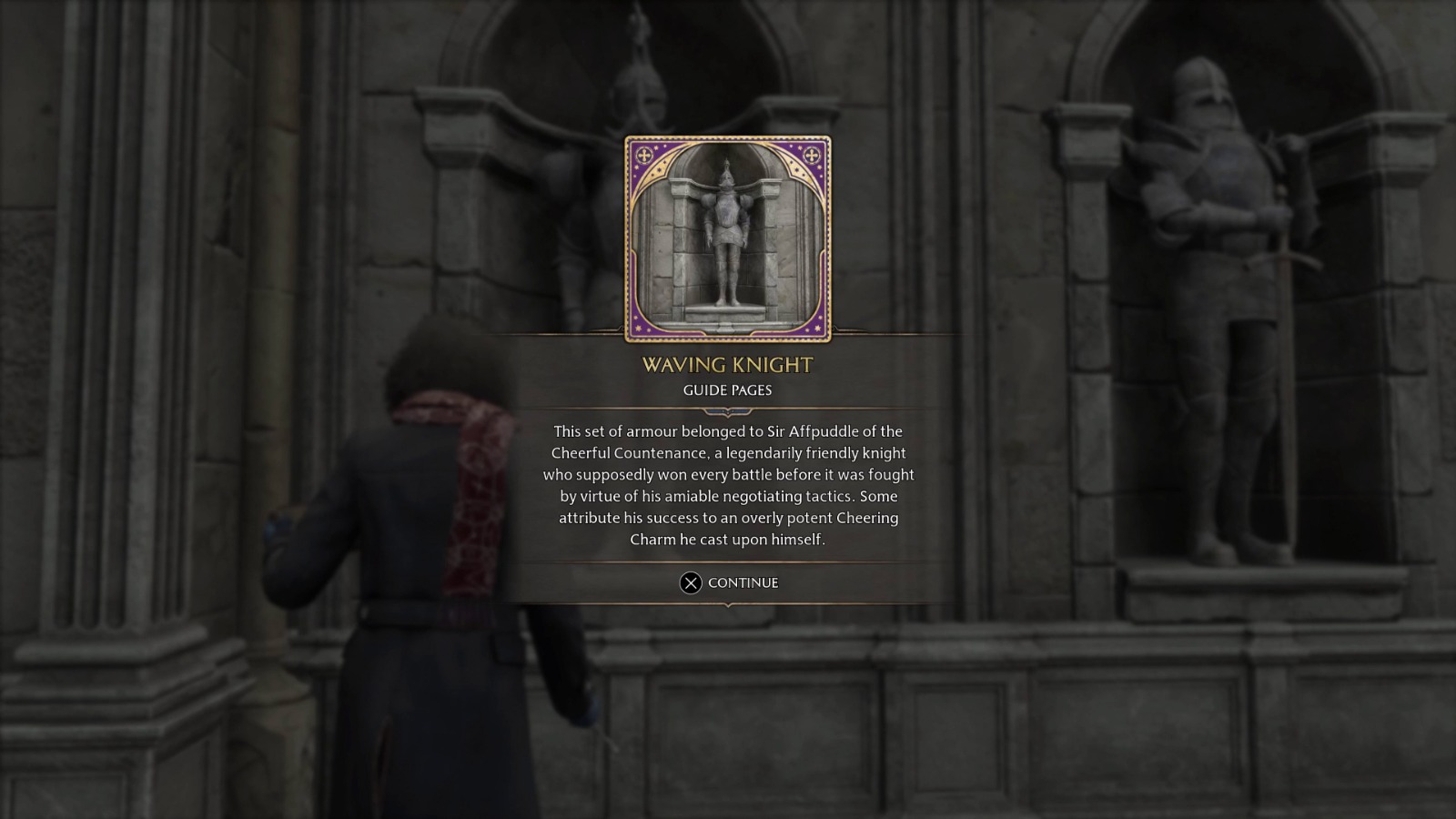This screenshot has height=819, width=1456.
Task: Click the GUIDE PAGES category label
Action: tap(725, 389)
